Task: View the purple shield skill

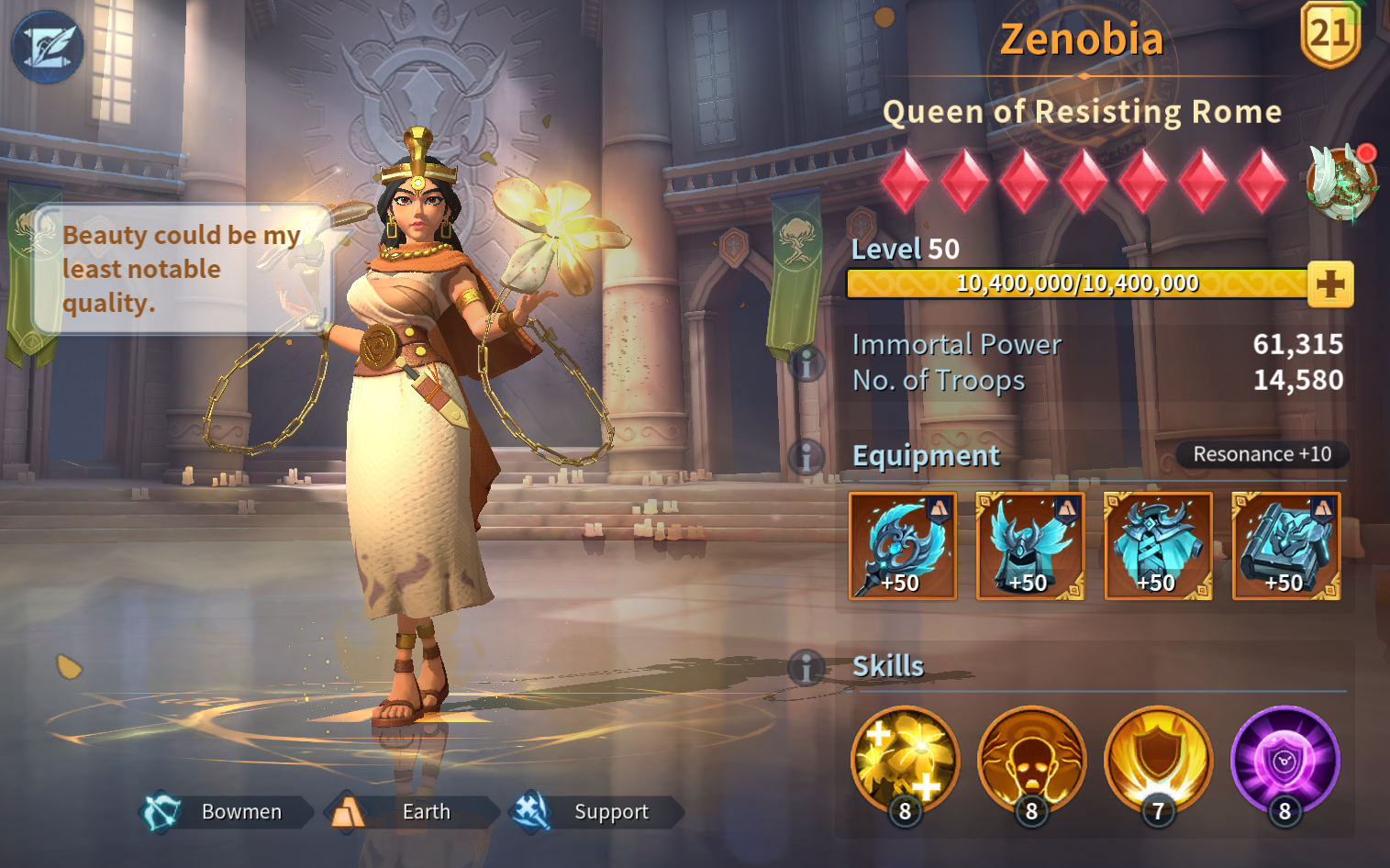Action: [1284, 761]
